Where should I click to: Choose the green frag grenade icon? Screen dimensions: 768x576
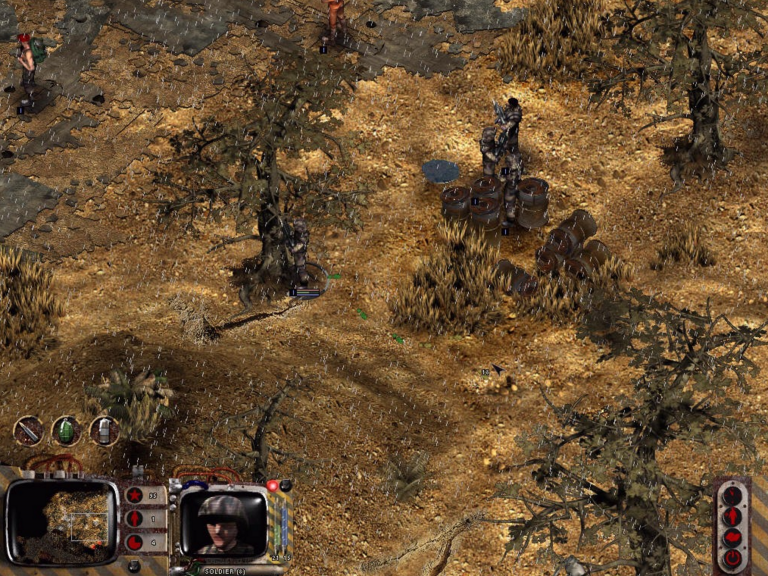66,431
